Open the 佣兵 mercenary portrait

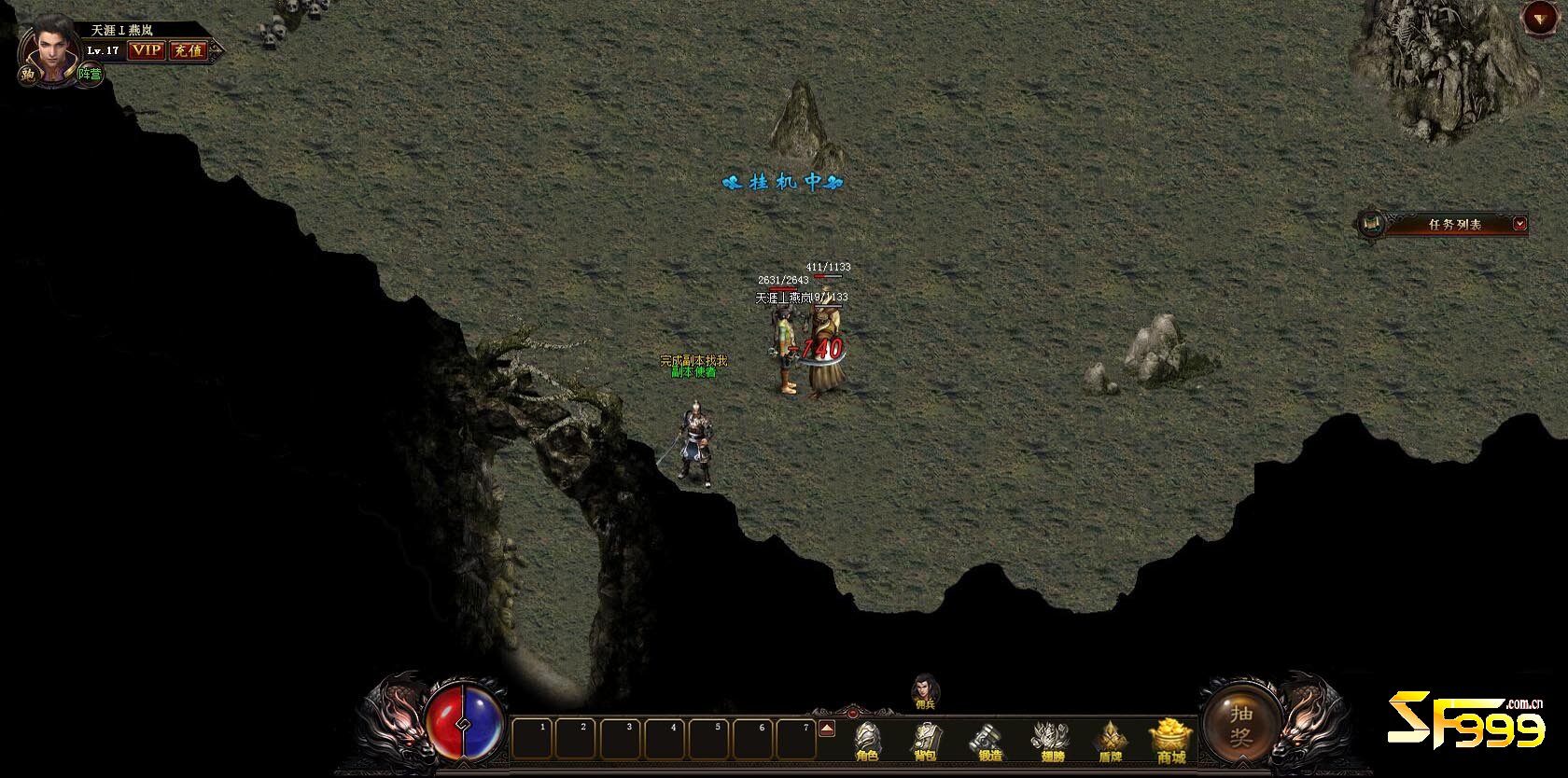(x=925, y=690)
